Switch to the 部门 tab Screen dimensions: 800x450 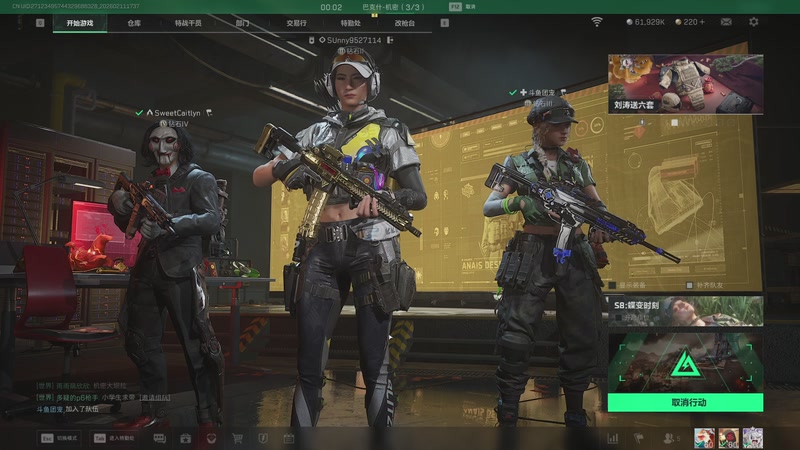[x=242, y=22]
